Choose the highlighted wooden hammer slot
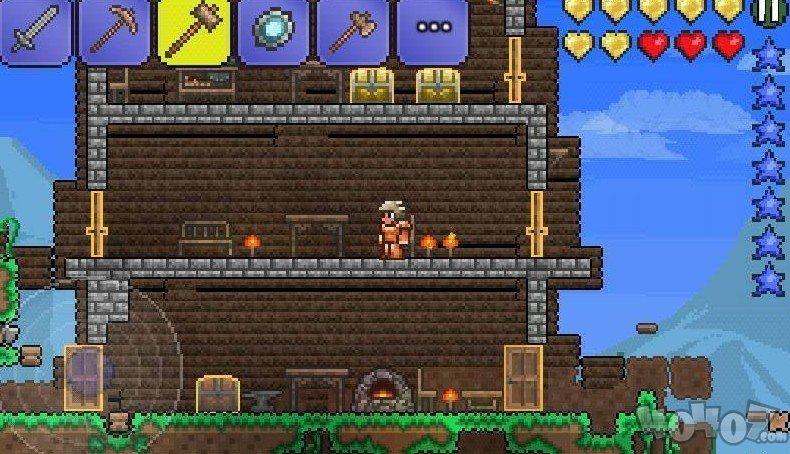 193,32
